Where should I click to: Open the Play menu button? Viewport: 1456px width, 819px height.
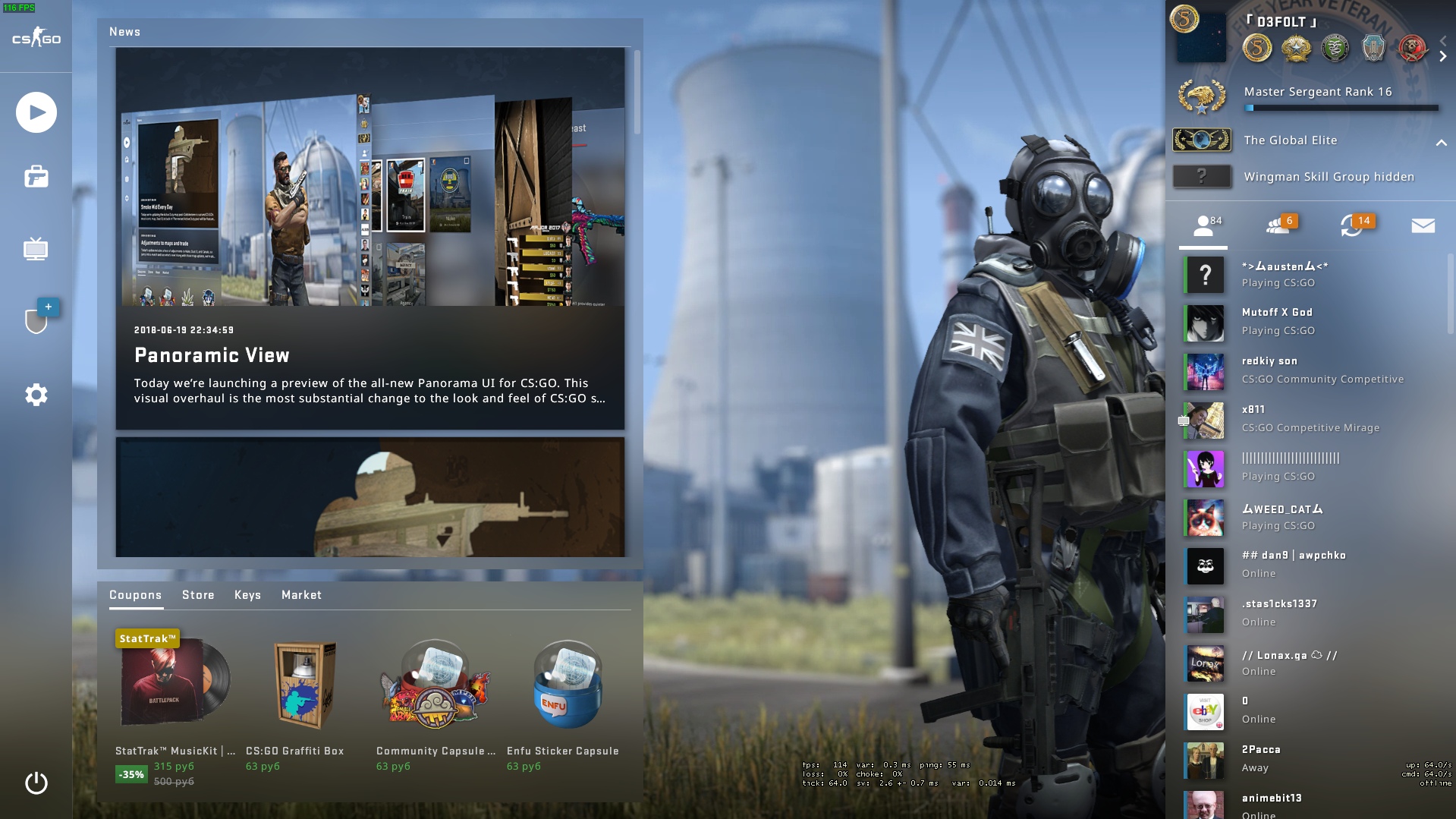(x=36, y=112)
